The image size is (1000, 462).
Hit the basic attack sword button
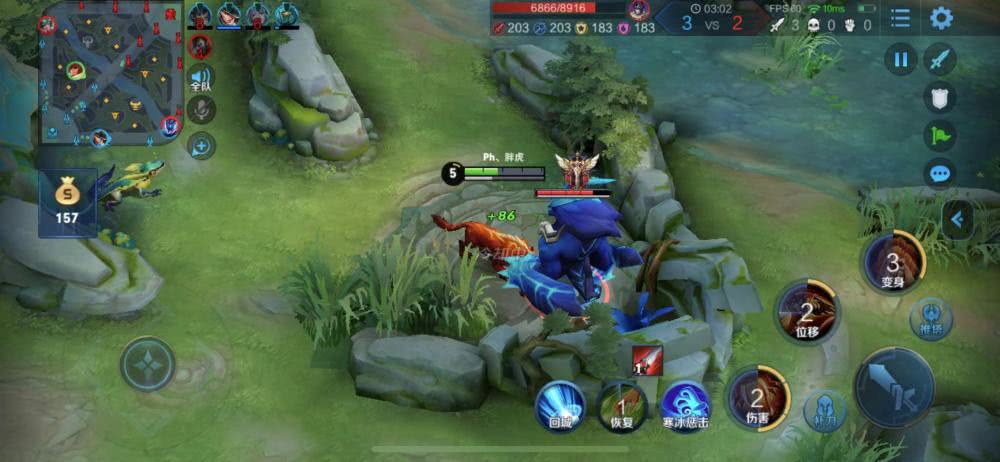894,387
